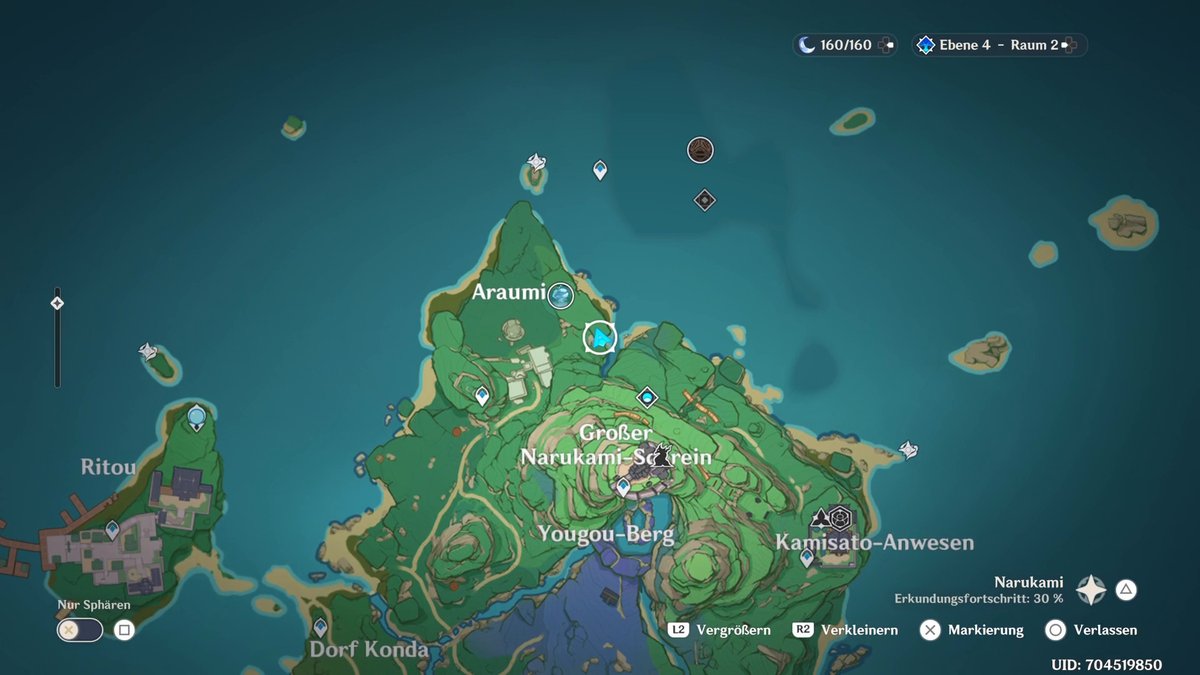This screenshot has width=1200, height=675.
Task: Open the Ebene 4 - Raum 2 indicator
Action: [x=998, y=45]
